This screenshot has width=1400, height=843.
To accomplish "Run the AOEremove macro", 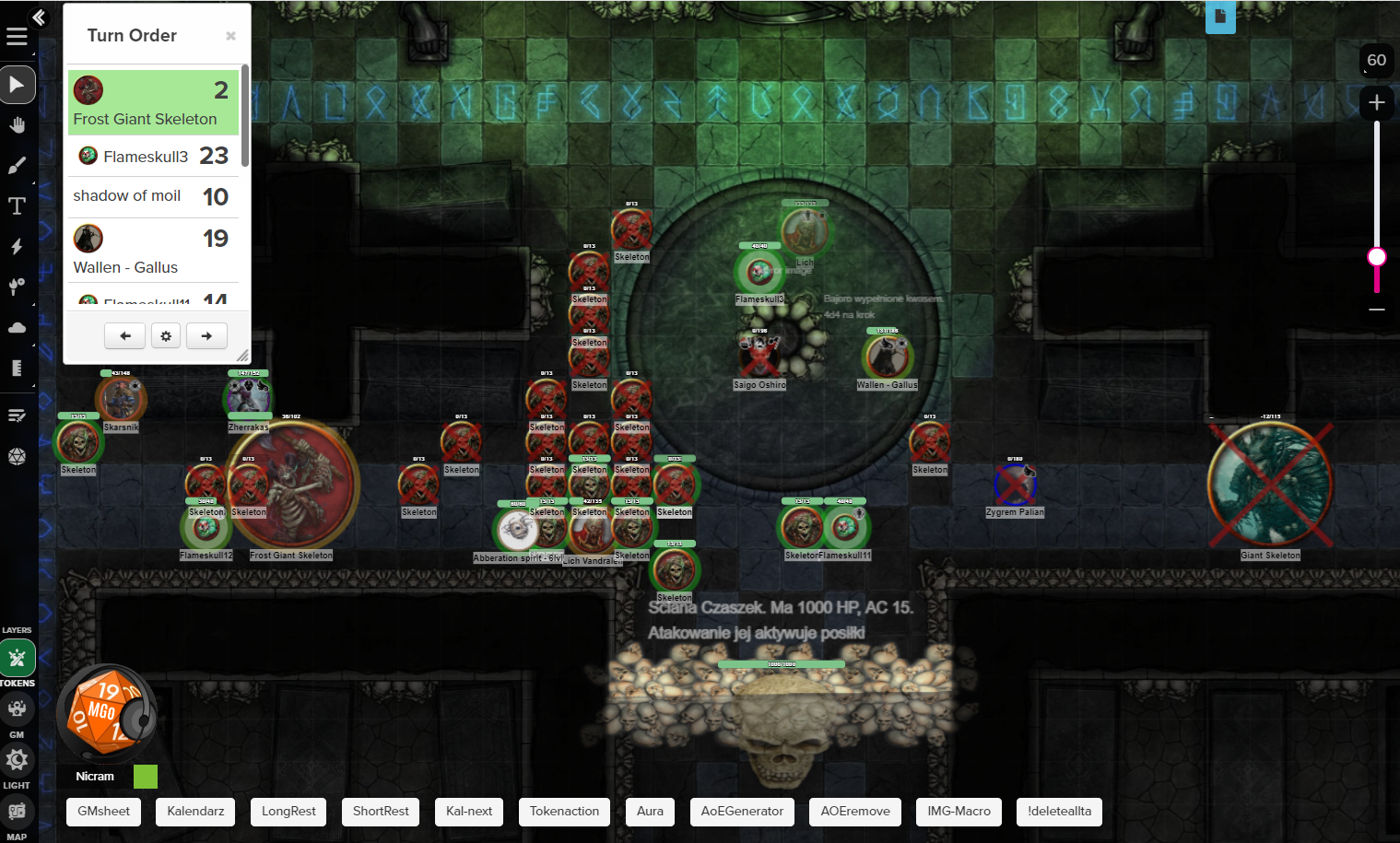I will pyautogui.click(x=855, y=812).
